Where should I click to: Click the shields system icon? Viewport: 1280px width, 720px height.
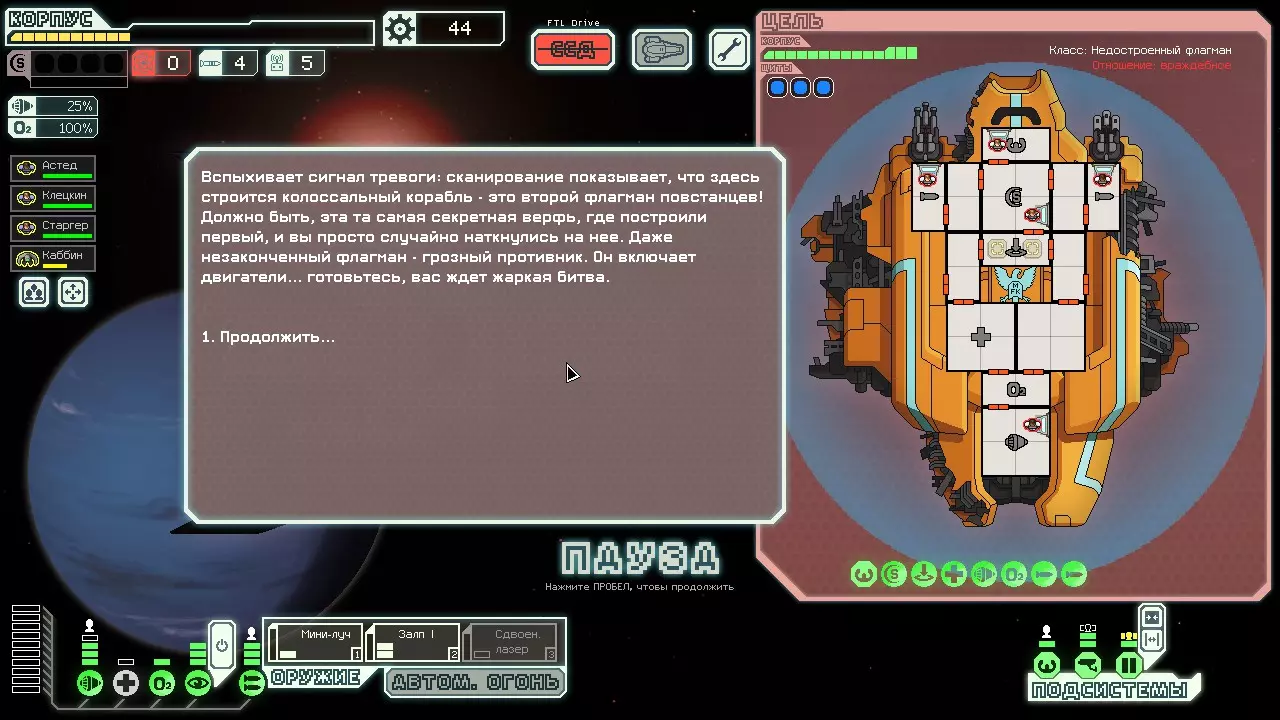[x=90, y=683]
